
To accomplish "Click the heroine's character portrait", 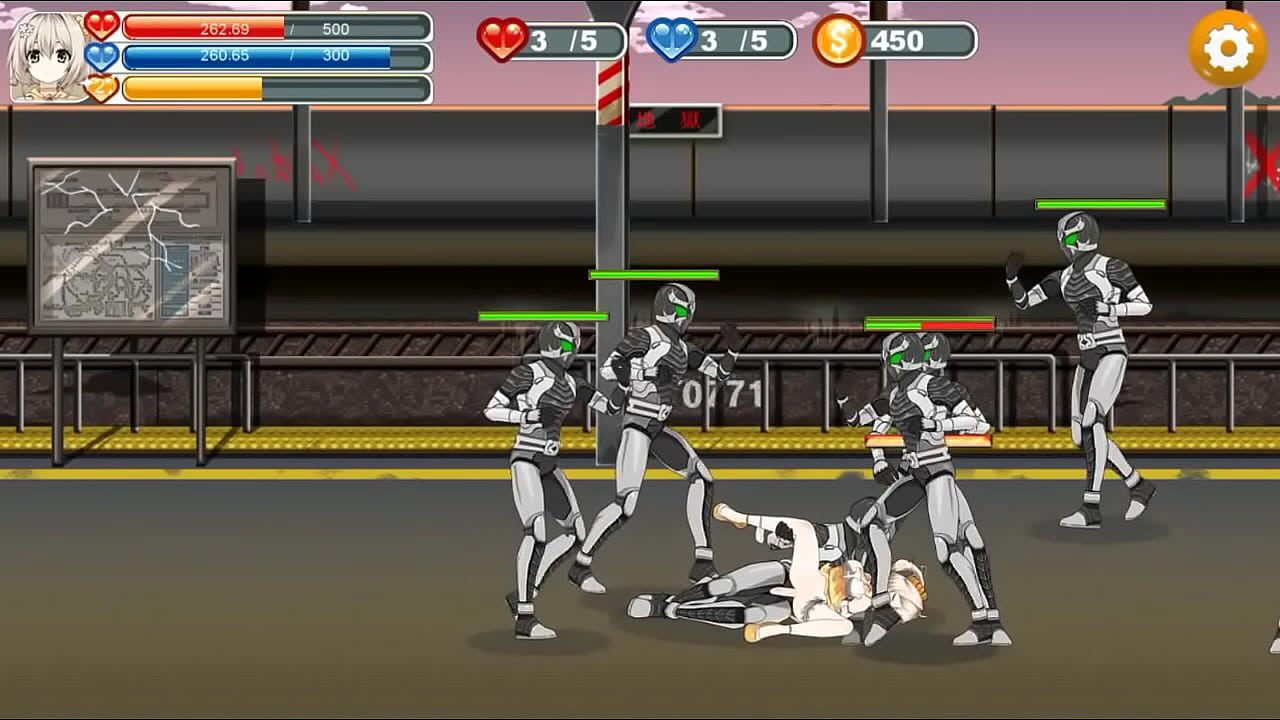I will [x=47, y=57].
